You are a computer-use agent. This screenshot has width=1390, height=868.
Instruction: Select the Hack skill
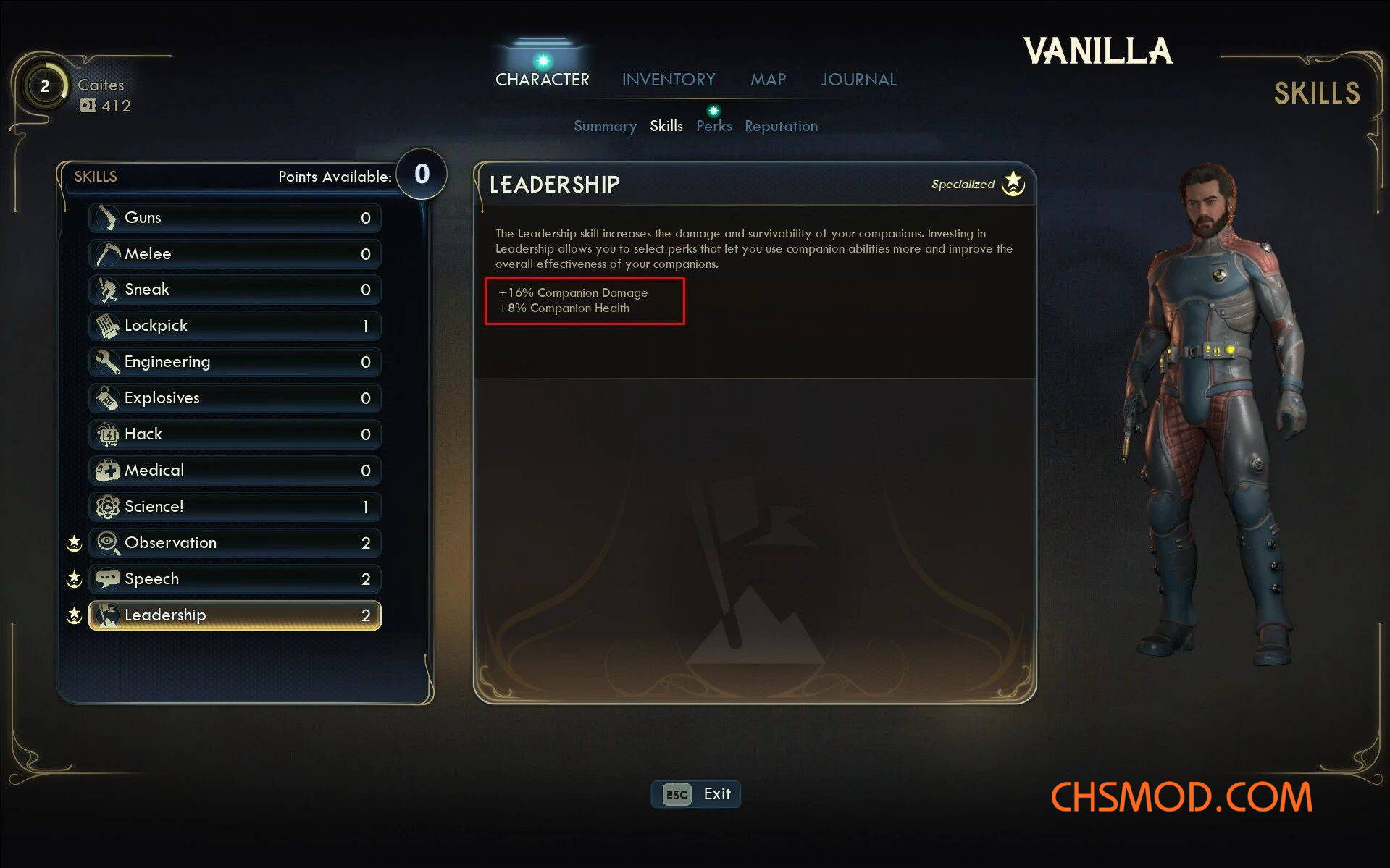(235, 434)
